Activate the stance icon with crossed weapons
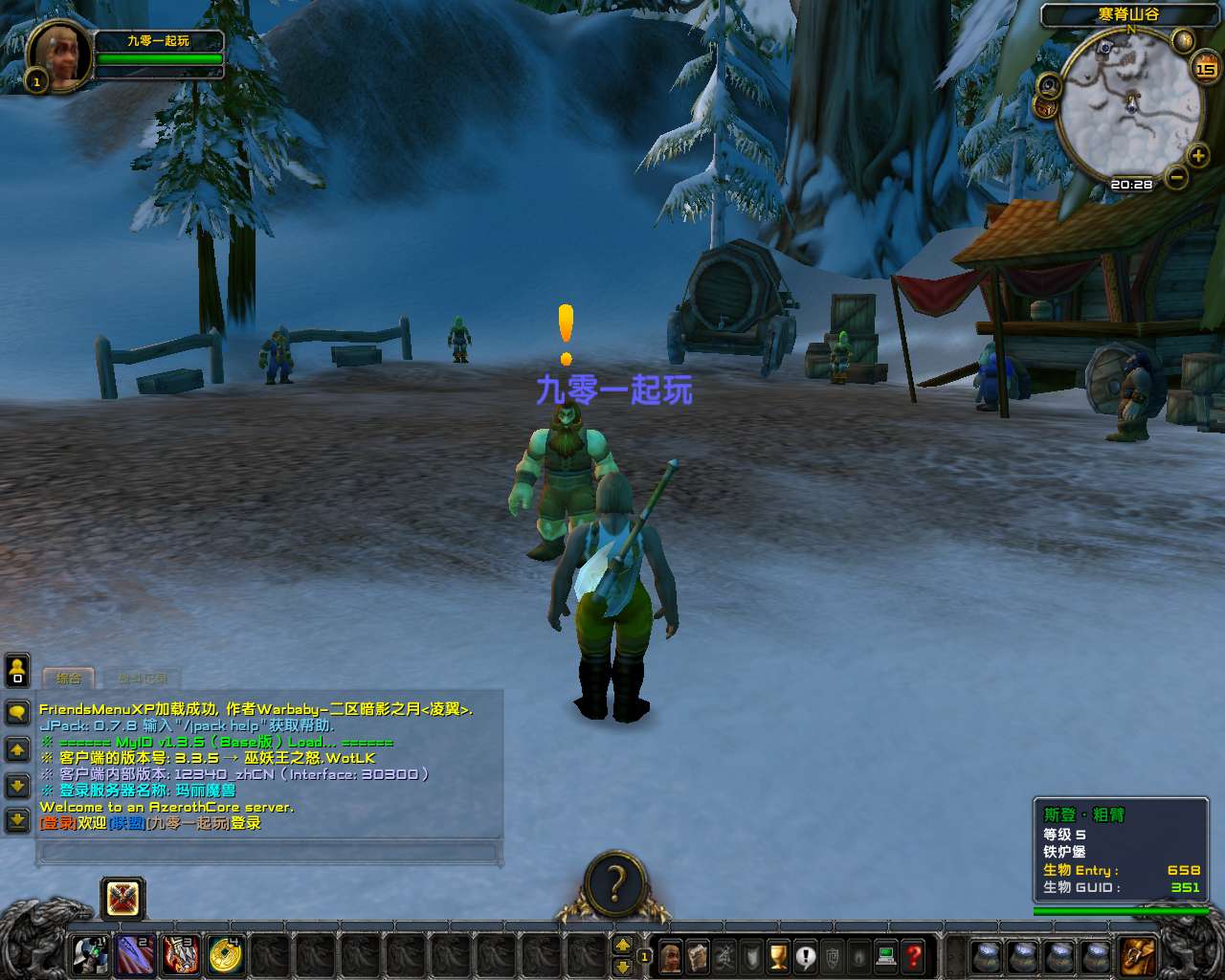The width and height of the screenshot is (1225, 980). (123, 899)
